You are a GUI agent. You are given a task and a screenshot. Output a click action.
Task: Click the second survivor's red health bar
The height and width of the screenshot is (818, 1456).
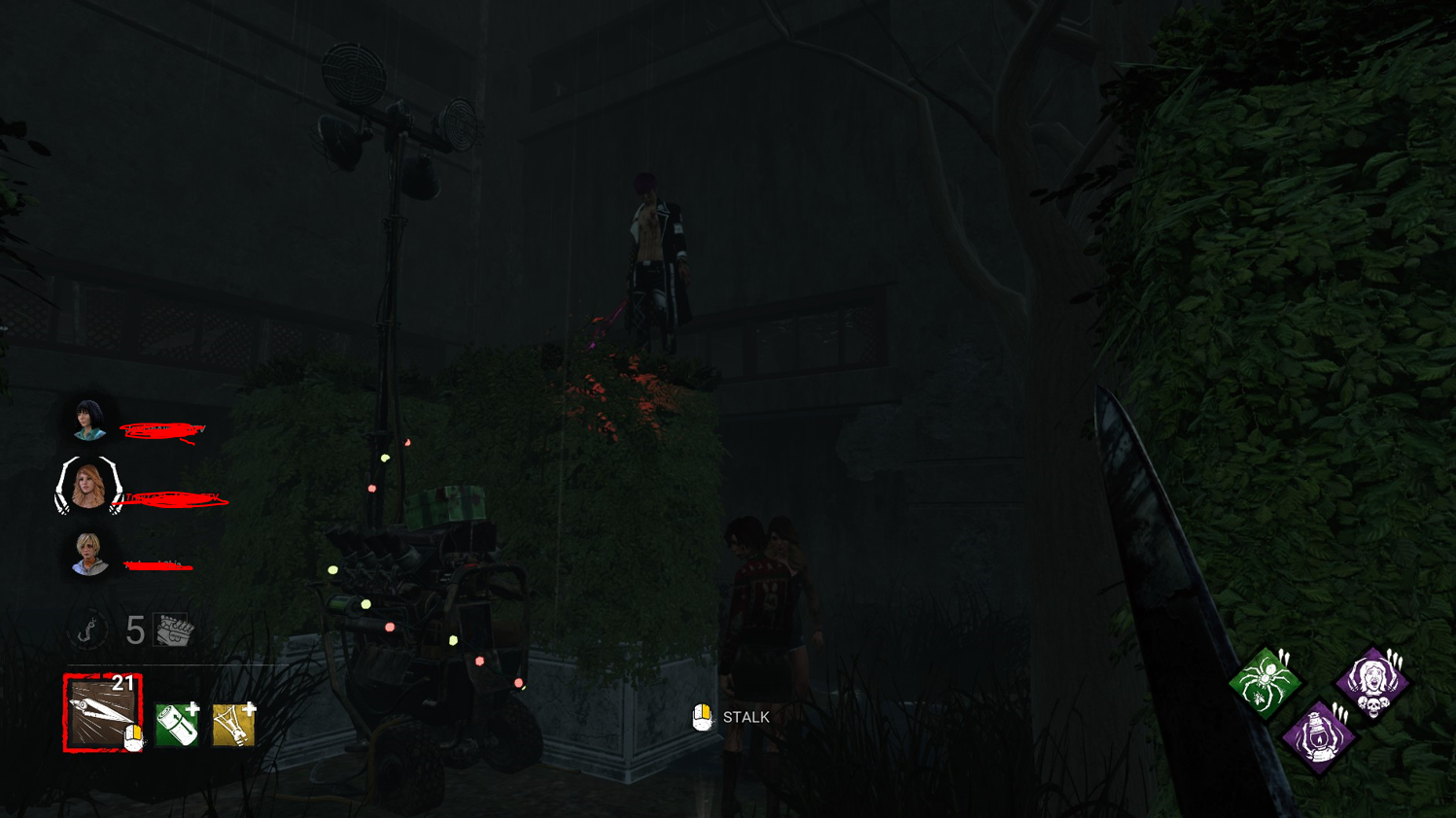(x=175, y=498)
